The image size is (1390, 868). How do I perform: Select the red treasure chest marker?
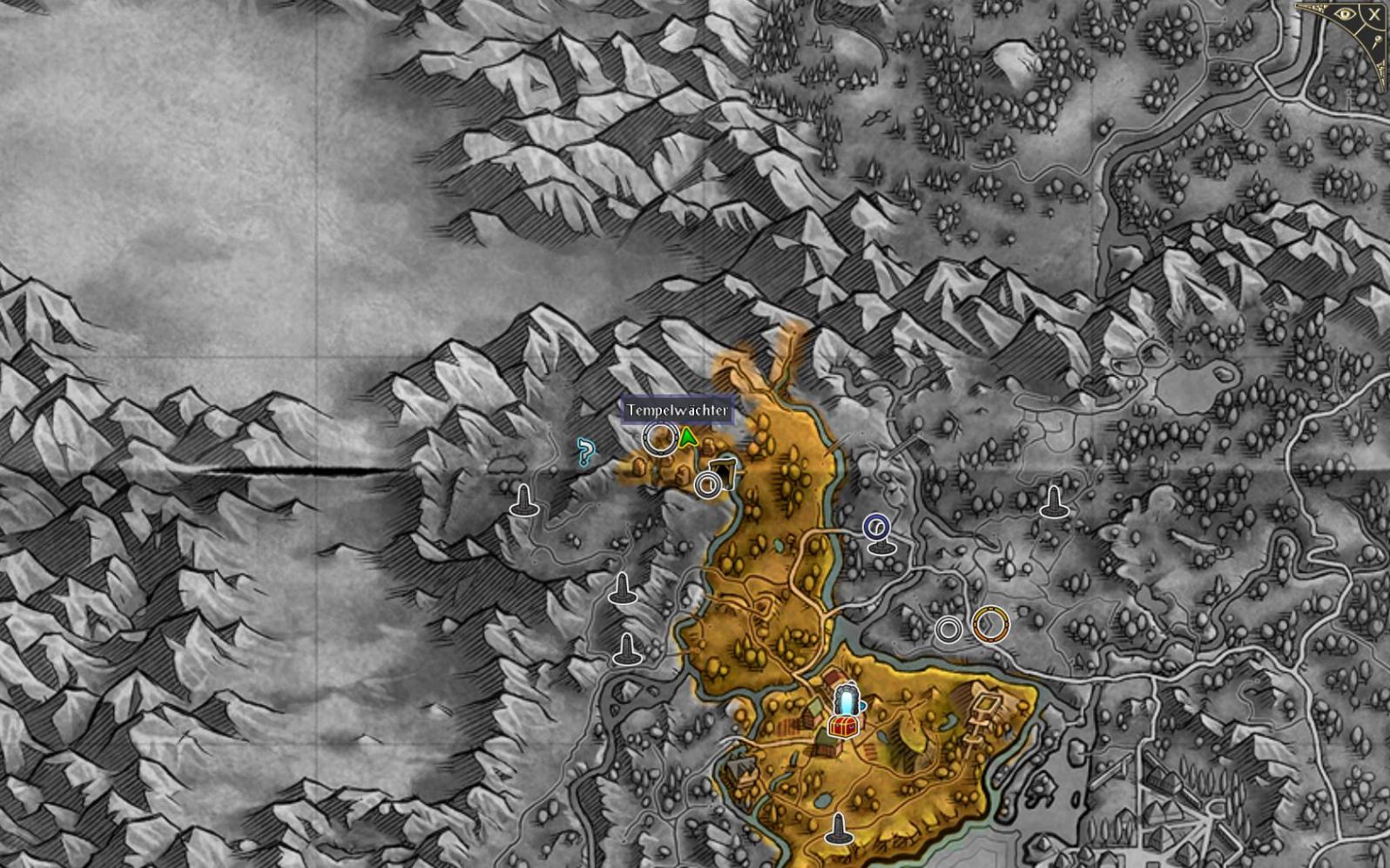[x=841, y=725]
